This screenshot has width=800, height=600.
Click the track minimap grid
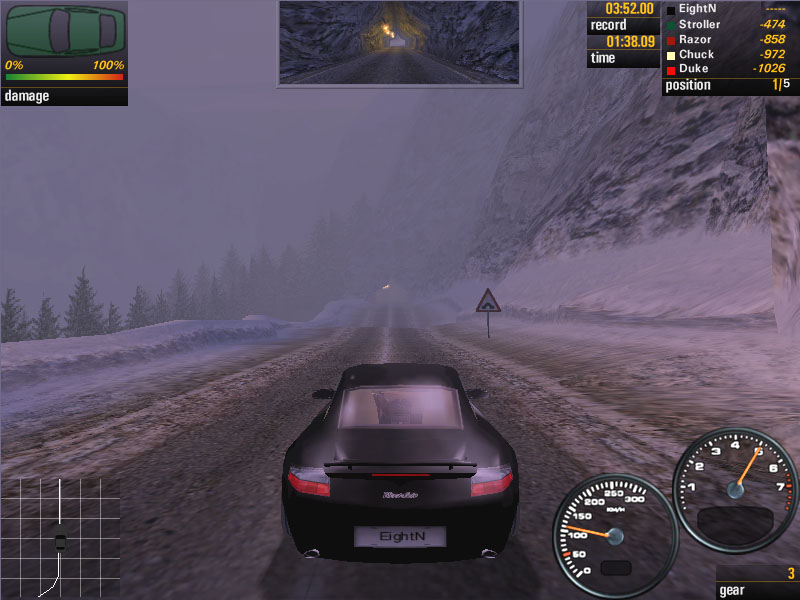(x=60, y=537)
